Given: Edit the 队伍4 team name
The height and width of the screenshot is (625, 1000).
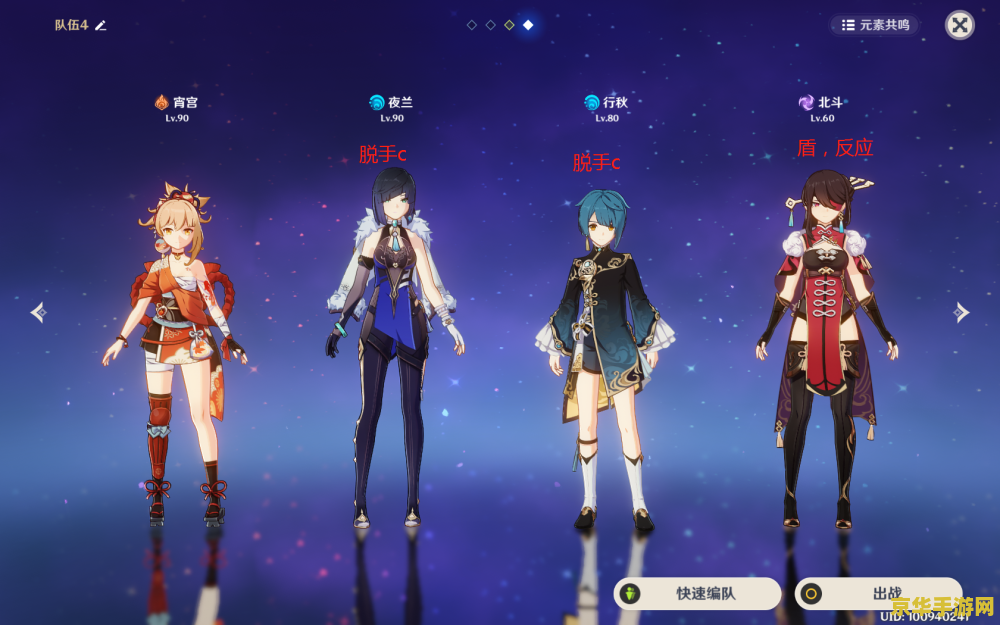Looking at the screenshot, I should point(100,25).
